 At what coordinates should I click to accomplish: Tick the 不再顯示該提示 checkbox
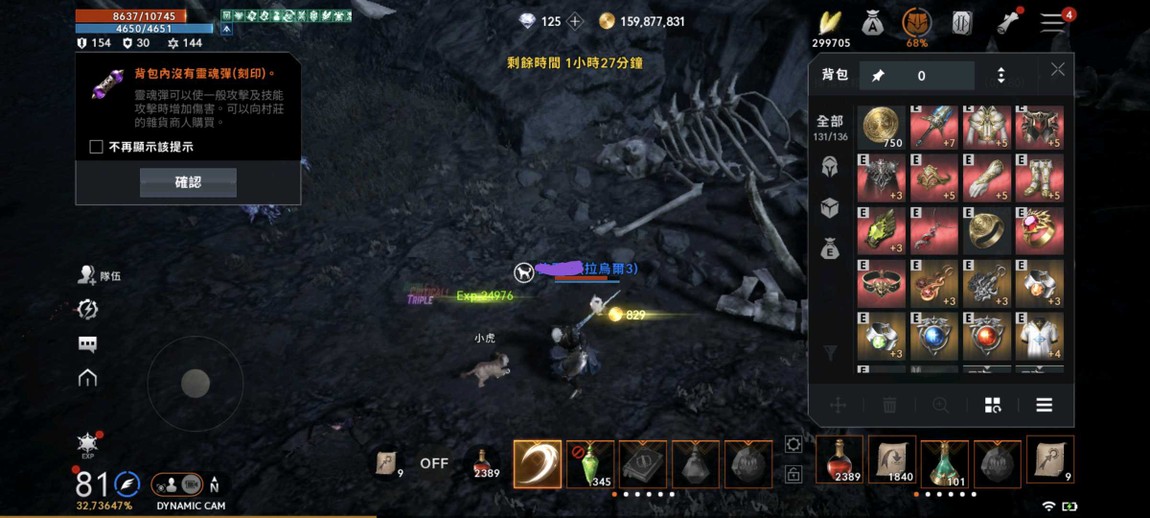[x=96, y=147]
